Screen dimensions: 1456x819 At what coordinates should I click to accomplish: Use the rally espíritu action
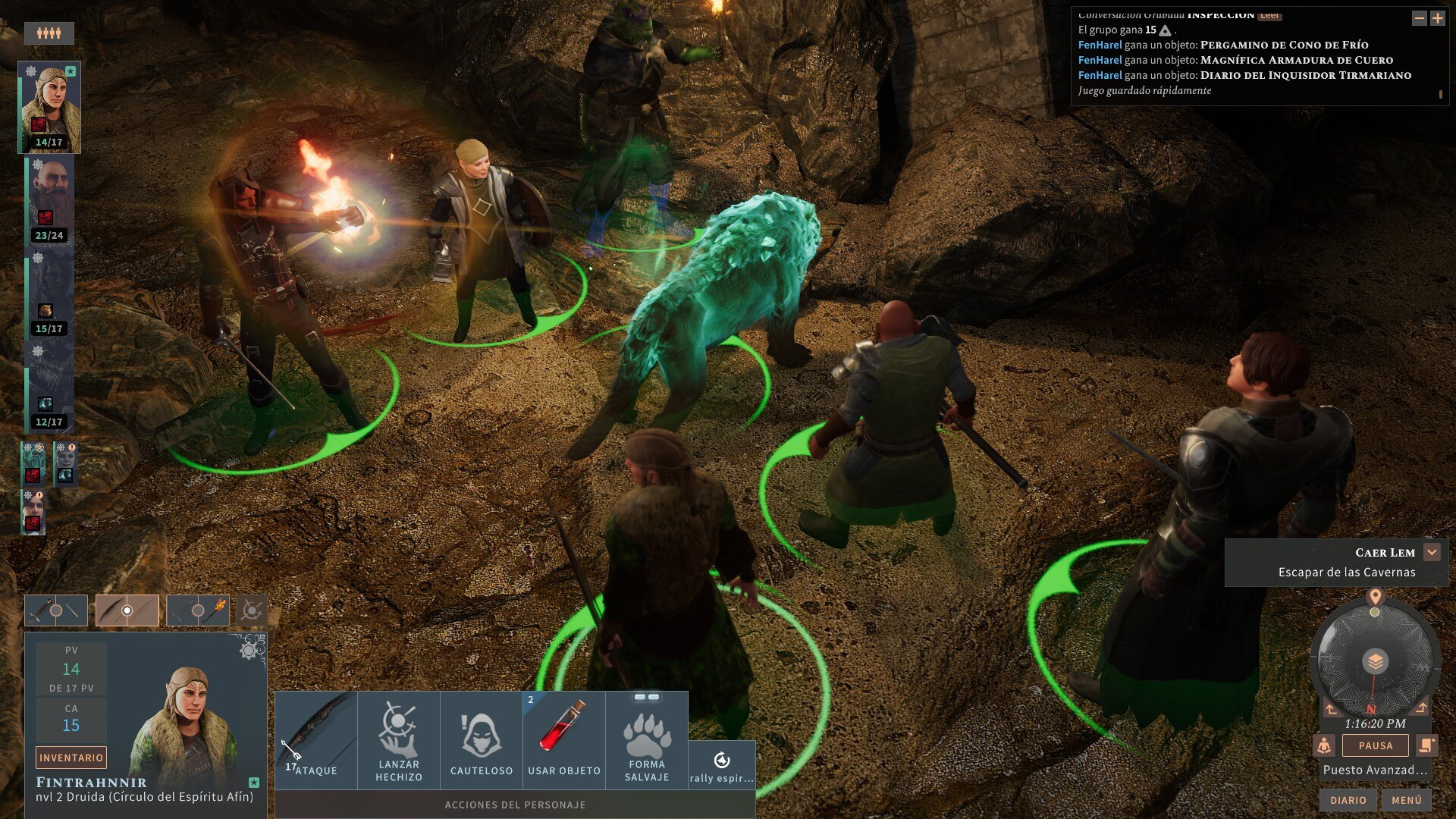point(722,765)
